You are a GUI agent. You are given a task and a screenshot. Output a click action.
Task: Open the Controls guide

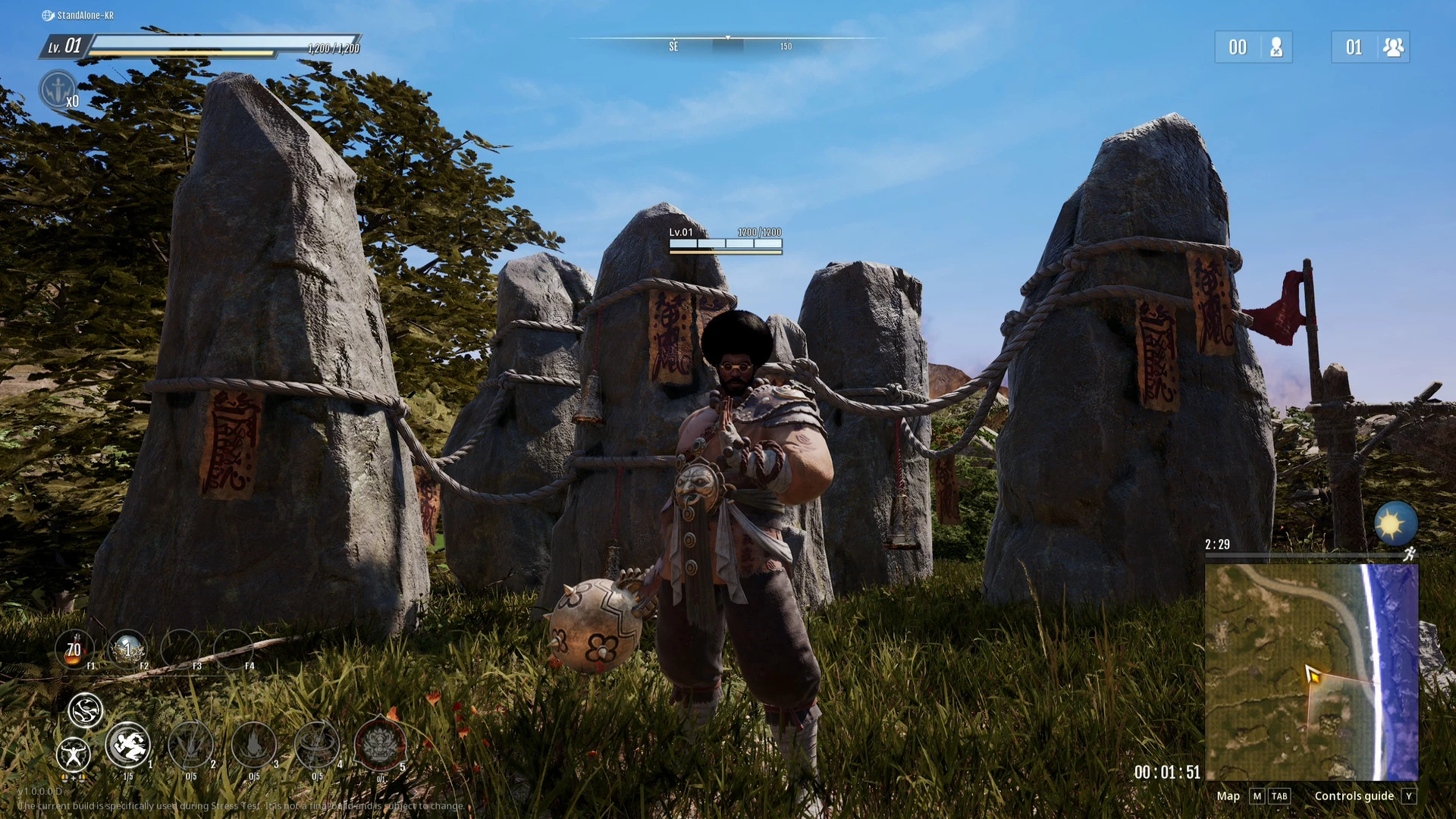point(1354,795)
